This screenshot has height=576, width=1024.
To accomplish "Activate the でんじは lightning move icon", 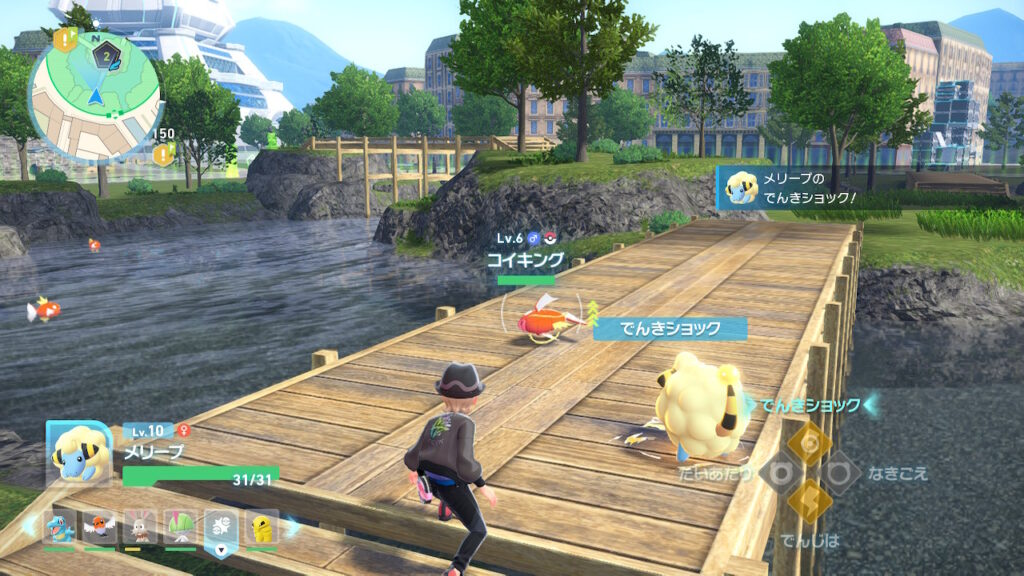I will [x=808, y=502].
